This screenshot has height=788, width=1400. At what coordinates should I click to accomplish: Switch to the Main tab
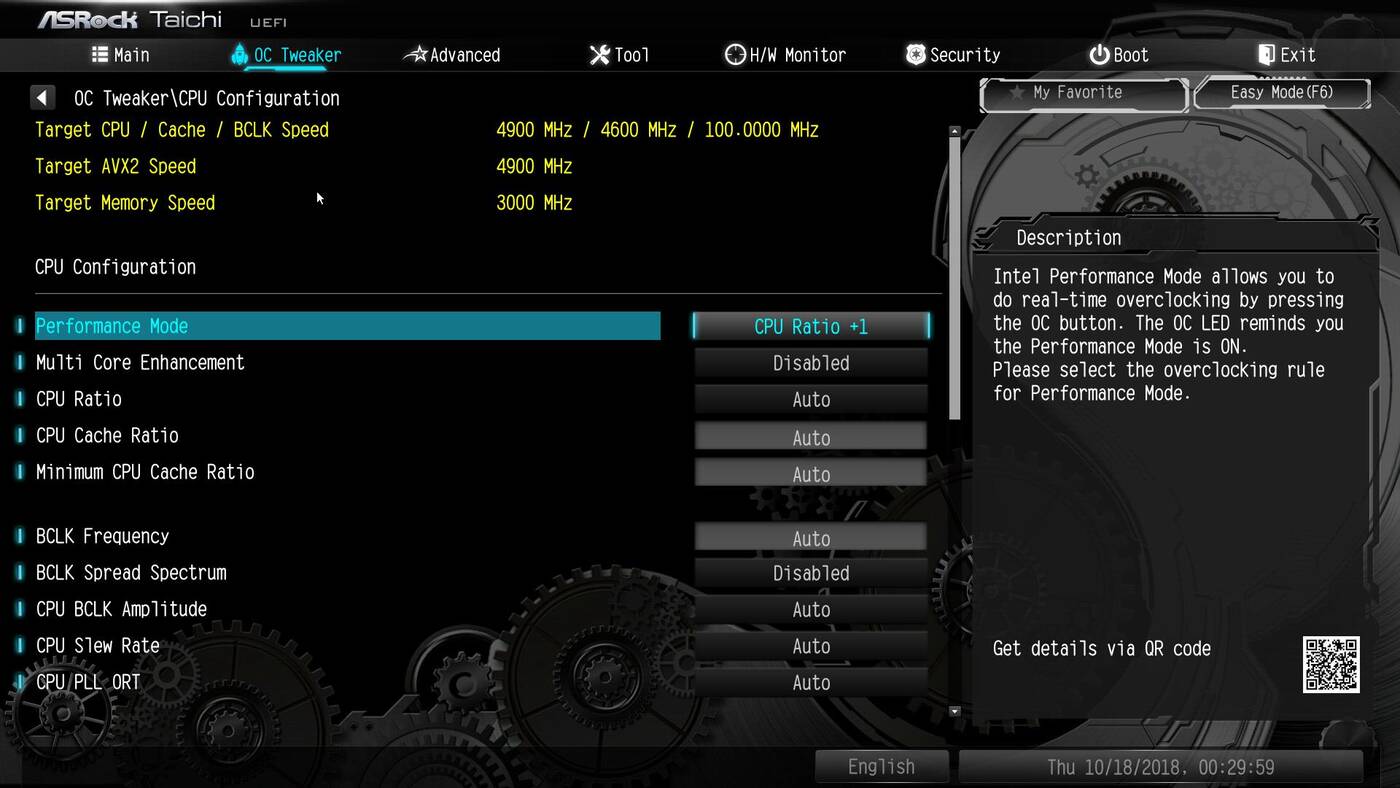[x=120, y=55]
